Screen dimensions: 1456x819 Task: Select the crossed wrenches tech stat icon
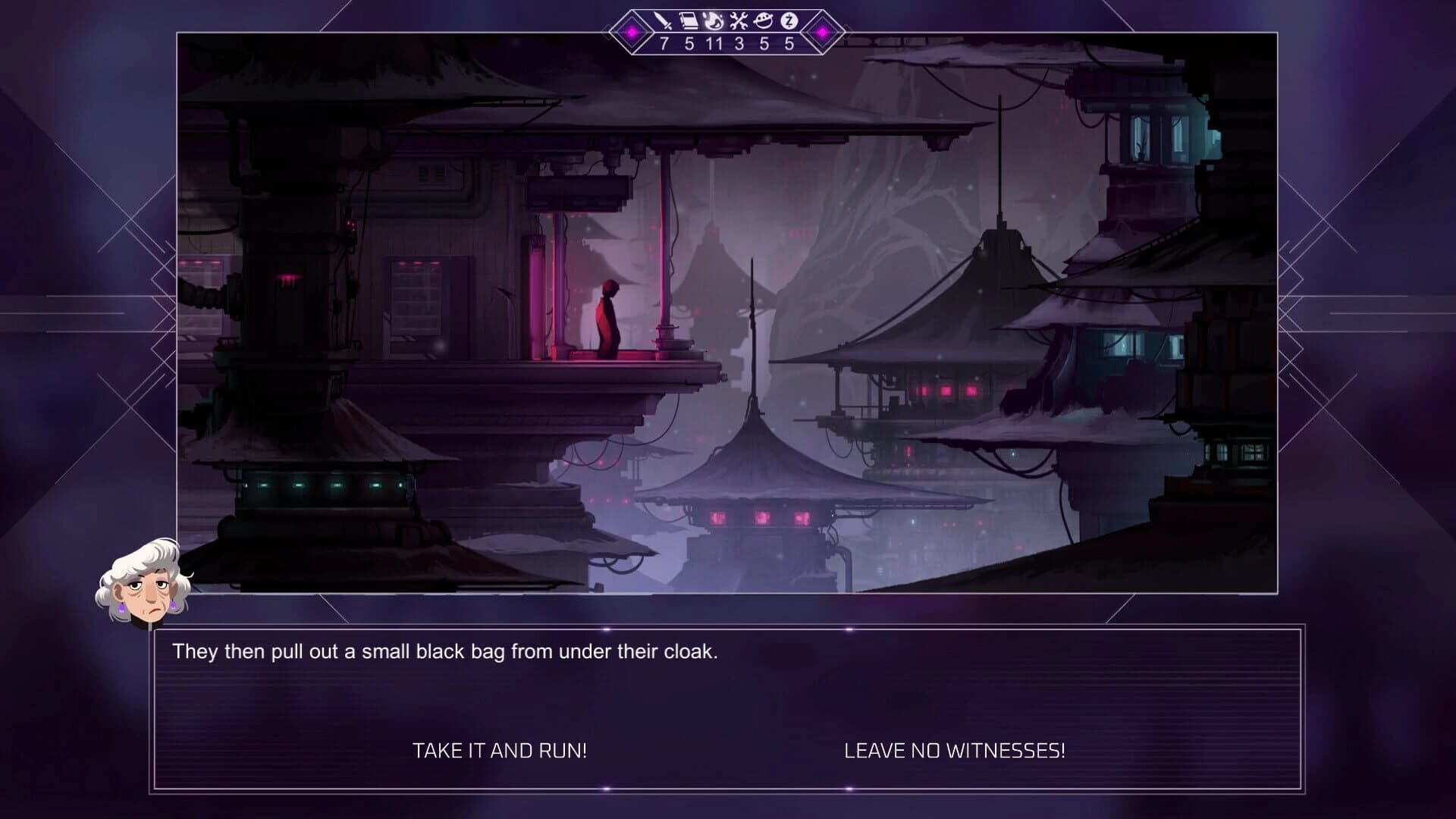pyautogui.click(x=739, y=20)
